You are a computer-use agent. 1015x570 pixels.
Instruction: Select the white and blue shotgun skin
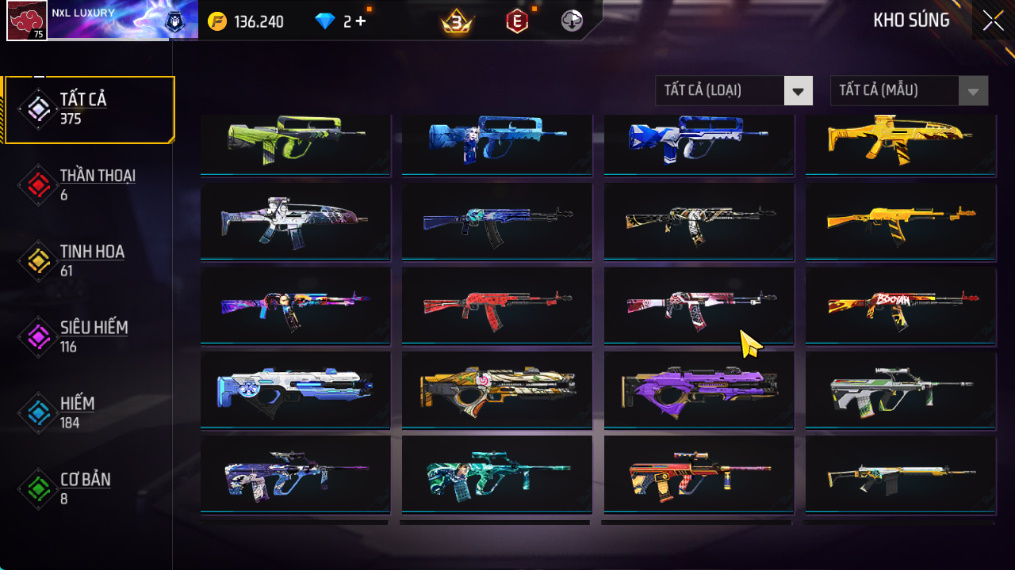point(295,387)
